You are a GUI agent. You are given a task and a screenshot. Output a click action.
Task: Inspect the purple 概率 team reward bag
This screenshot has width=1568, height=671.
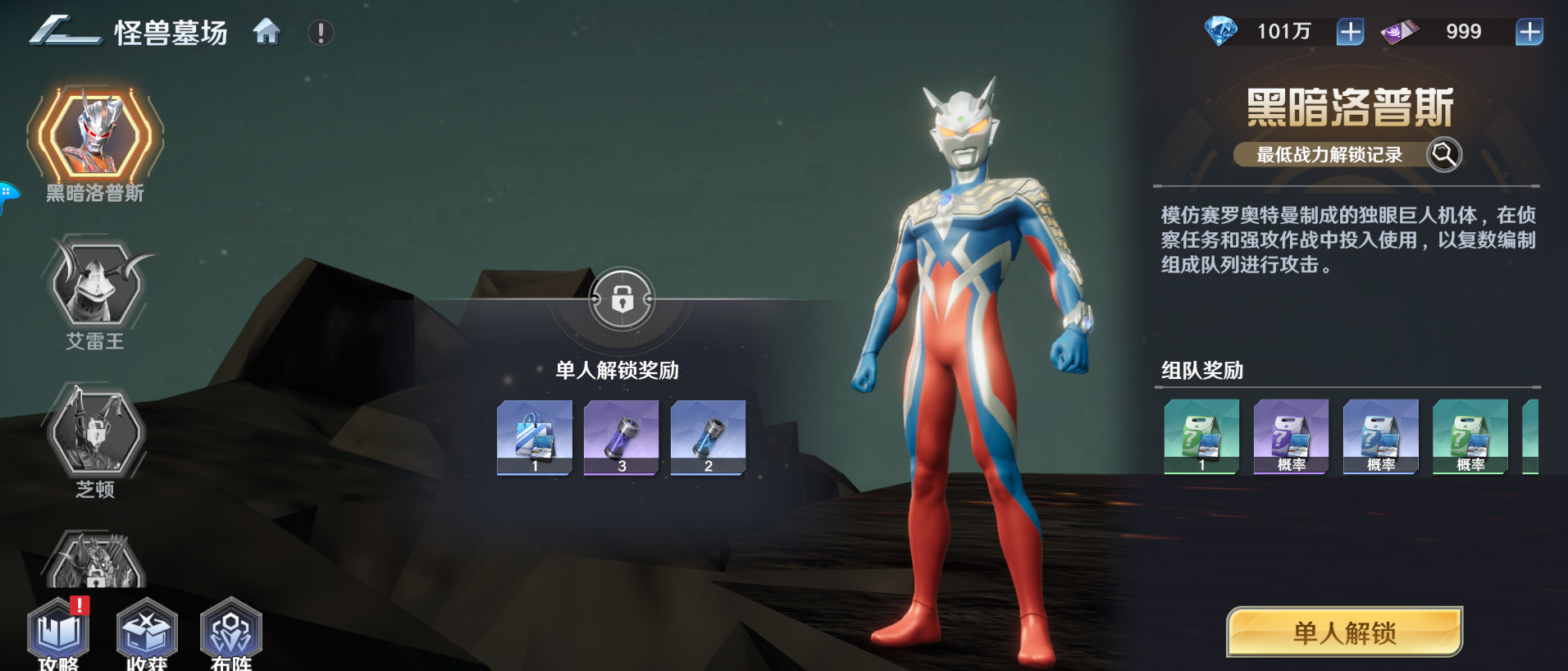[x=1291, y=436]
